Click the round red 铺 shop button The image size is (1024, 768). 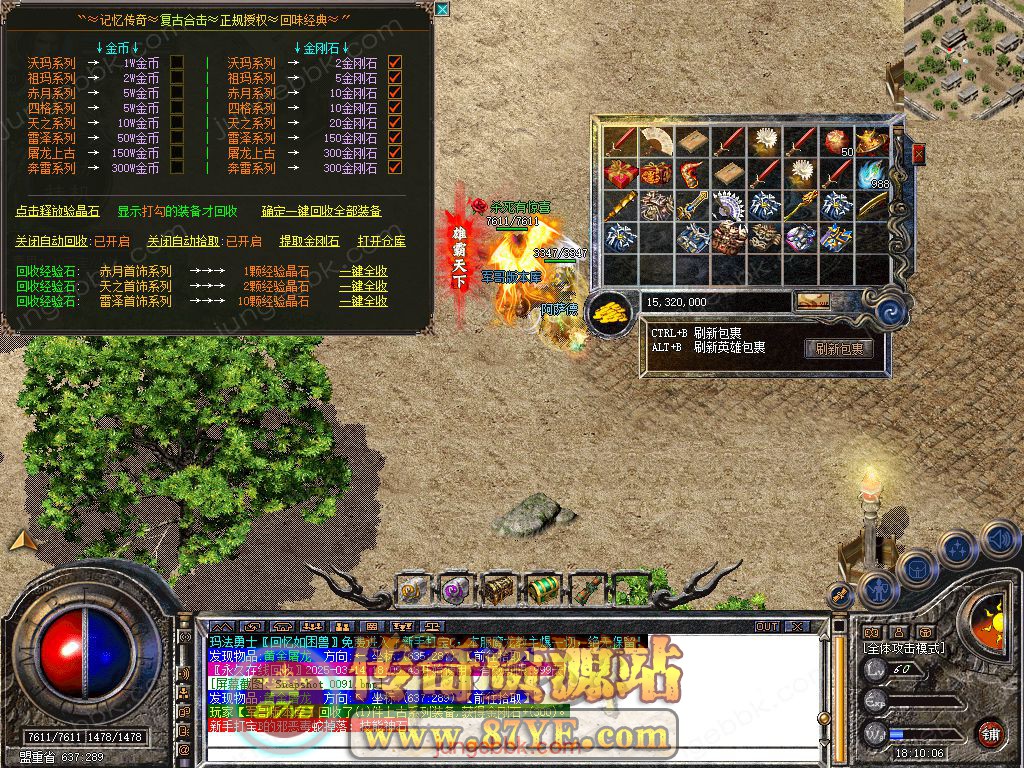(990, 732)
